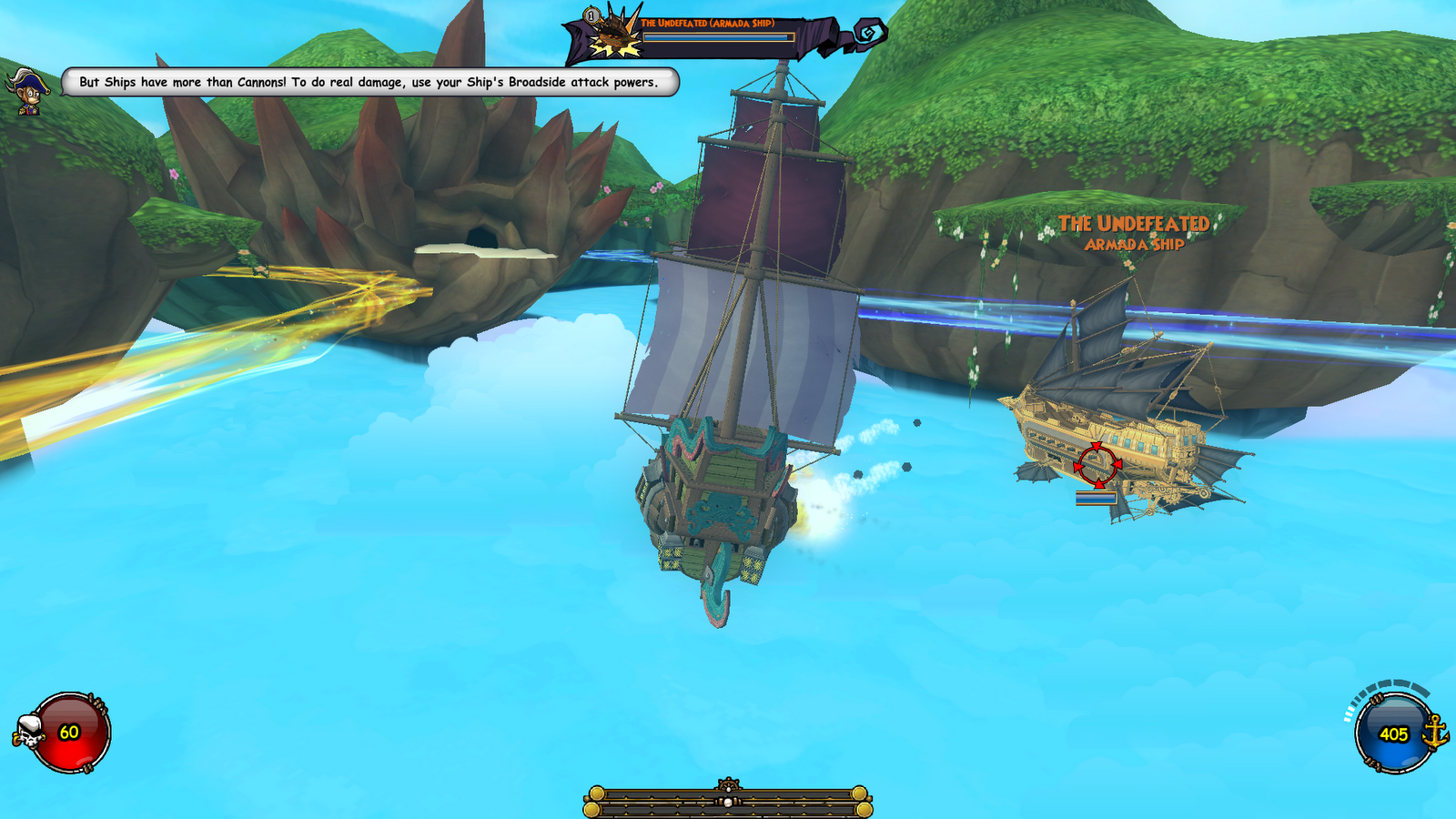The image size is (1456, 819).
Task: Select the pirate captain portrait avatar
Action: pos(29,91)
